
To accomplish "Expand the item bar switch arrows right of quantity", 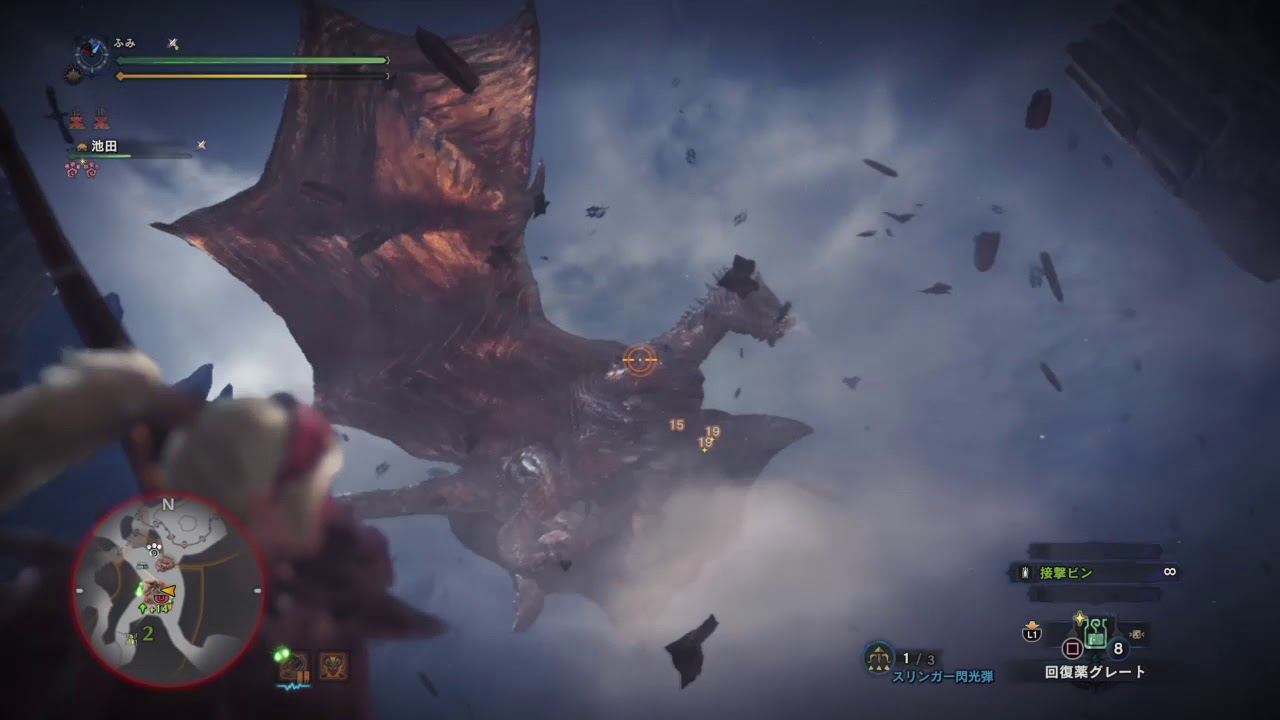I will (1137, 636).
